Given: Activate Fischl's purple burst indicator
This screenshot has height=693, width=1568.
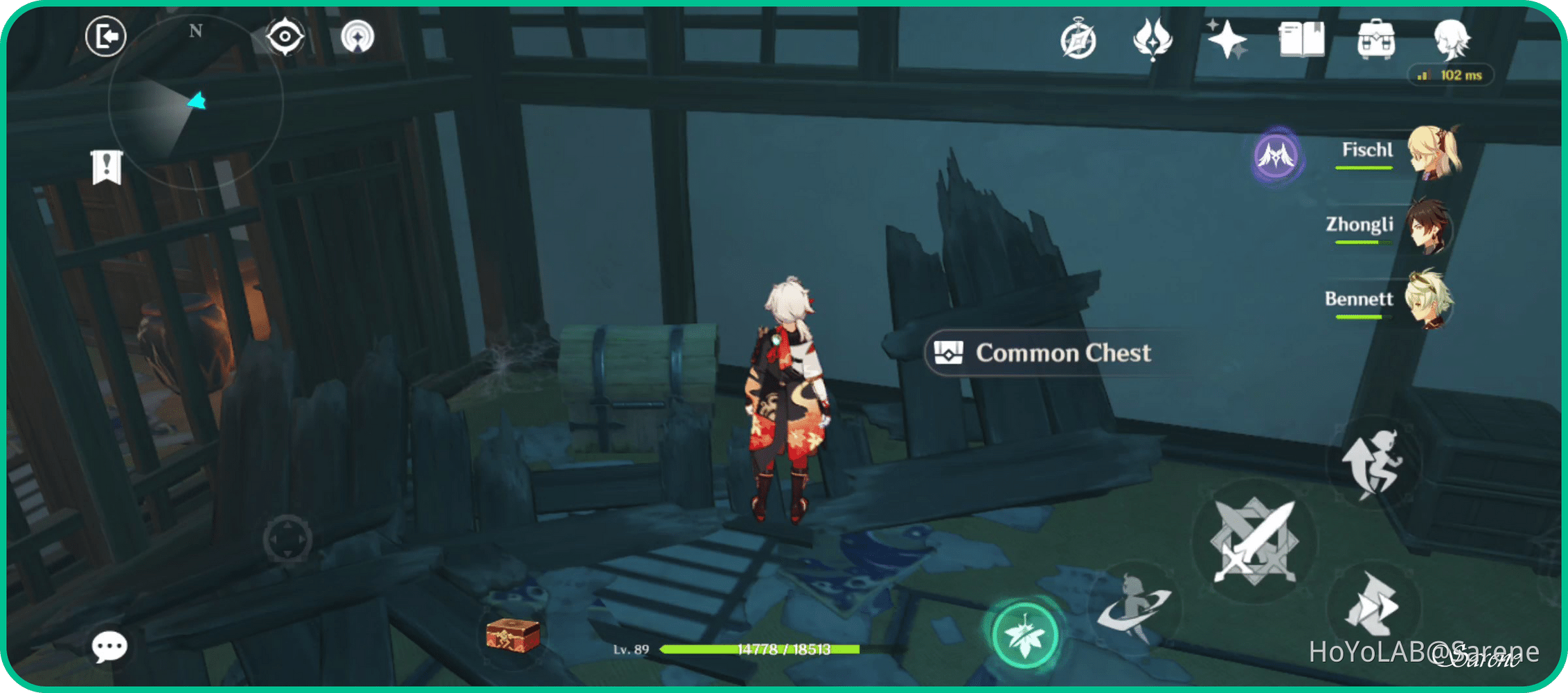Looking at the screenshot, I should point(1276,157).
